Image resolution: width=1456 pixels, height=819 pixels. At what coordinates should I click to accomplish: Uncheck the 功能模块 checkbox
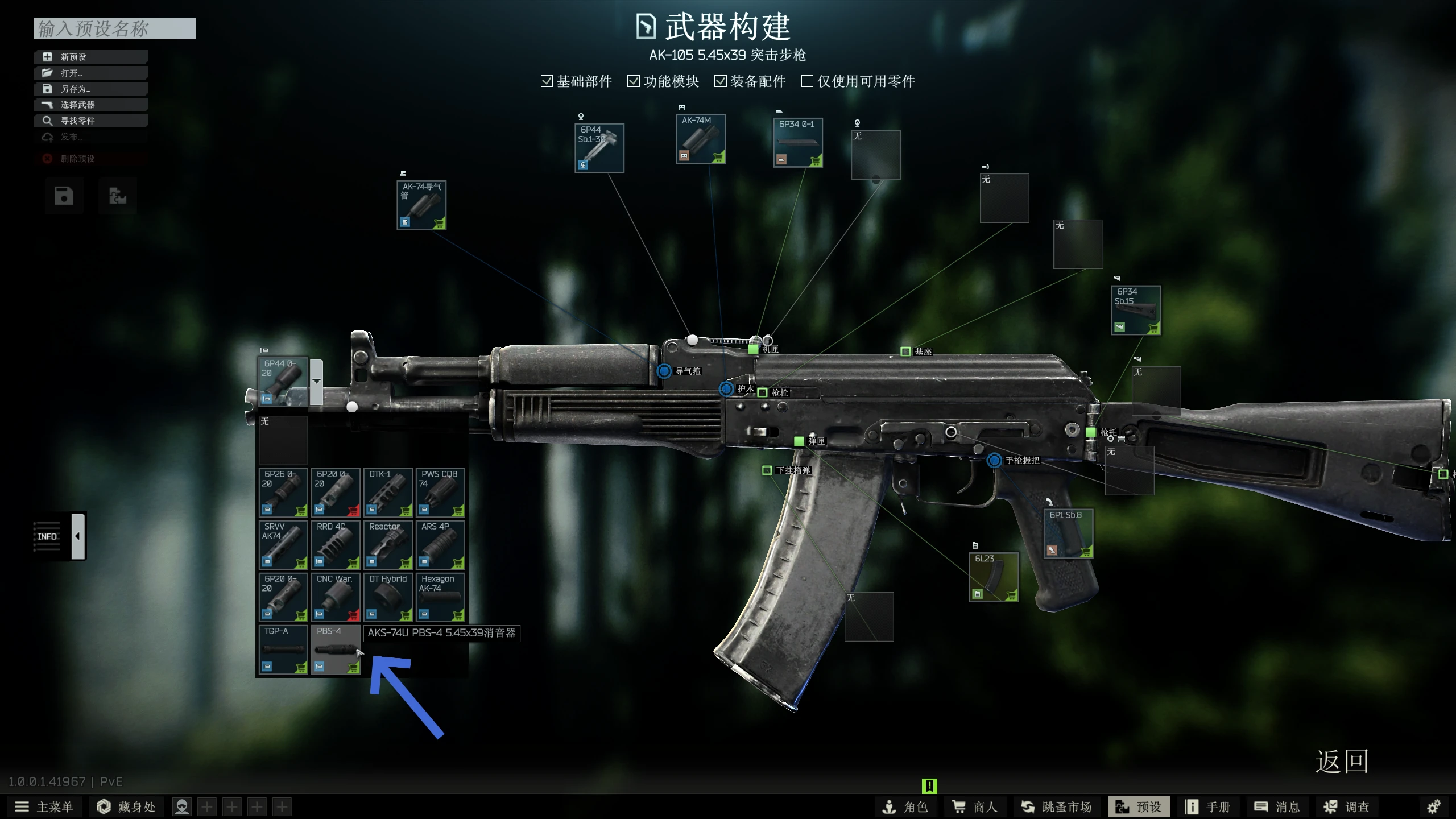pos(634,81)
